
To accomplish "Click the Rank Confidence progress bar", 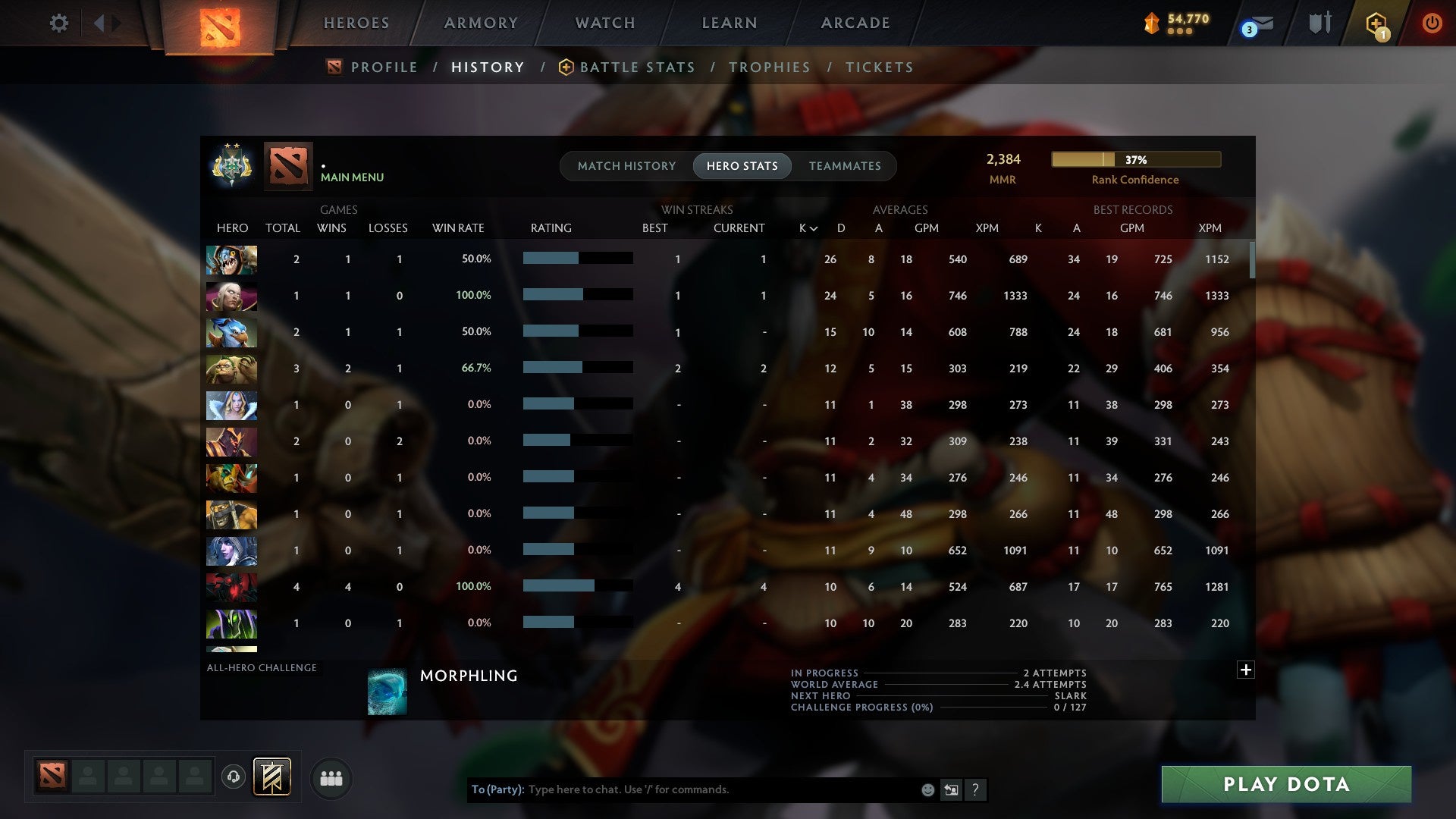I will point(1134,159).
